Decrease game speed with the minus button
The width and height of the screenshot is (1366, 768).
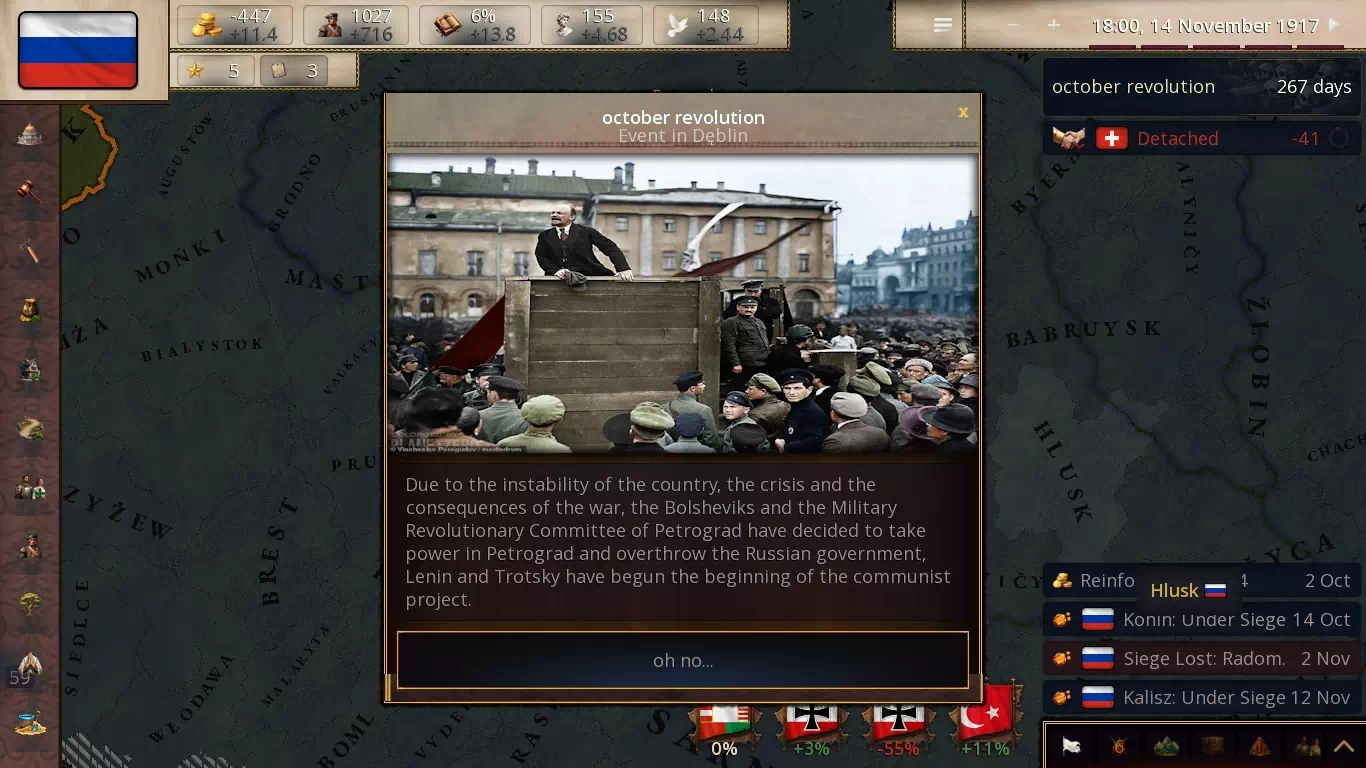1014,25
